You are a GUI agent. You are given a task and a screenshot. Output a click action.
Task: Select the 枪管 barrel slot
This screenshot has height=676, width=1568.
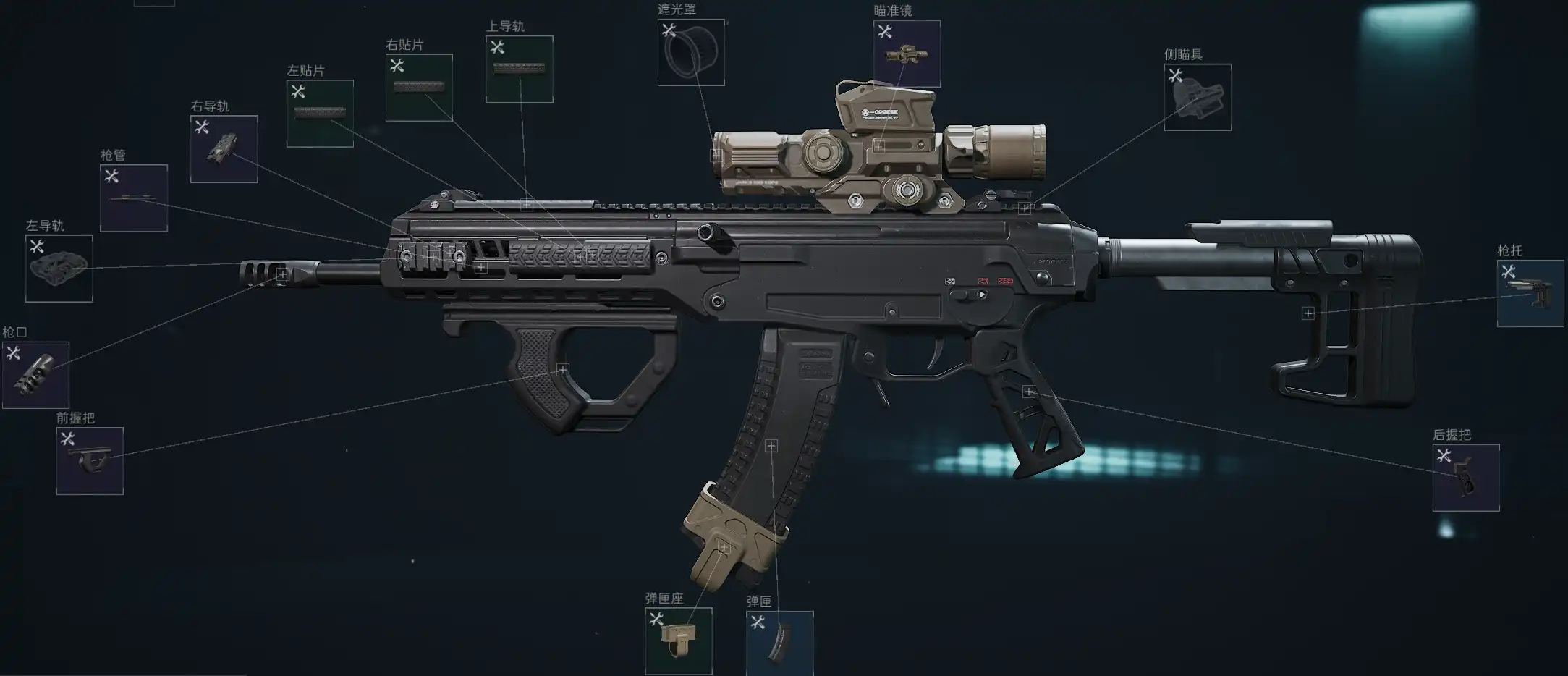[134, 198]
